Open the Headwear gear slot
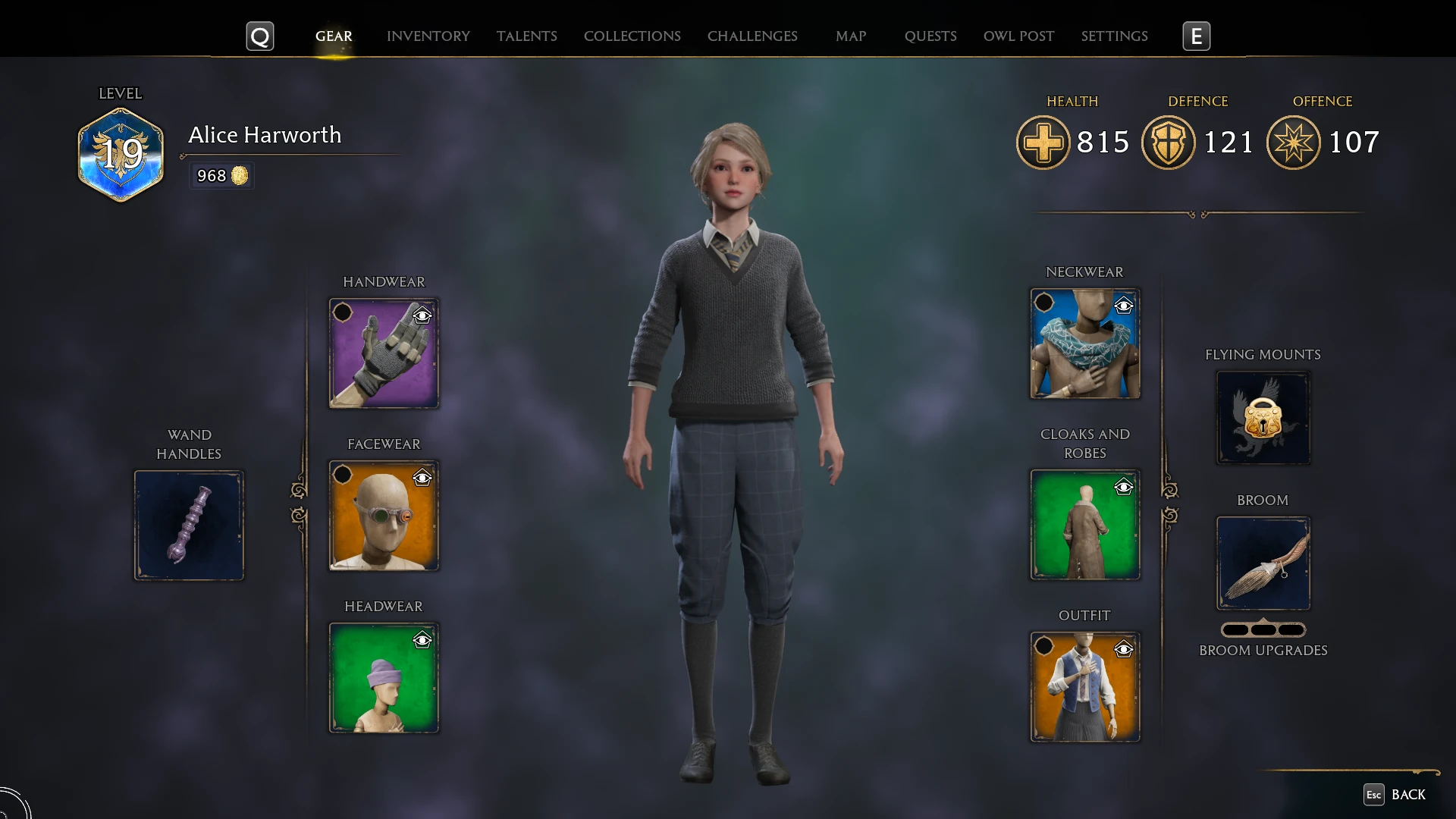Image resolution: width=1456 pixels, height=819 pixels. tap(383, 677)
